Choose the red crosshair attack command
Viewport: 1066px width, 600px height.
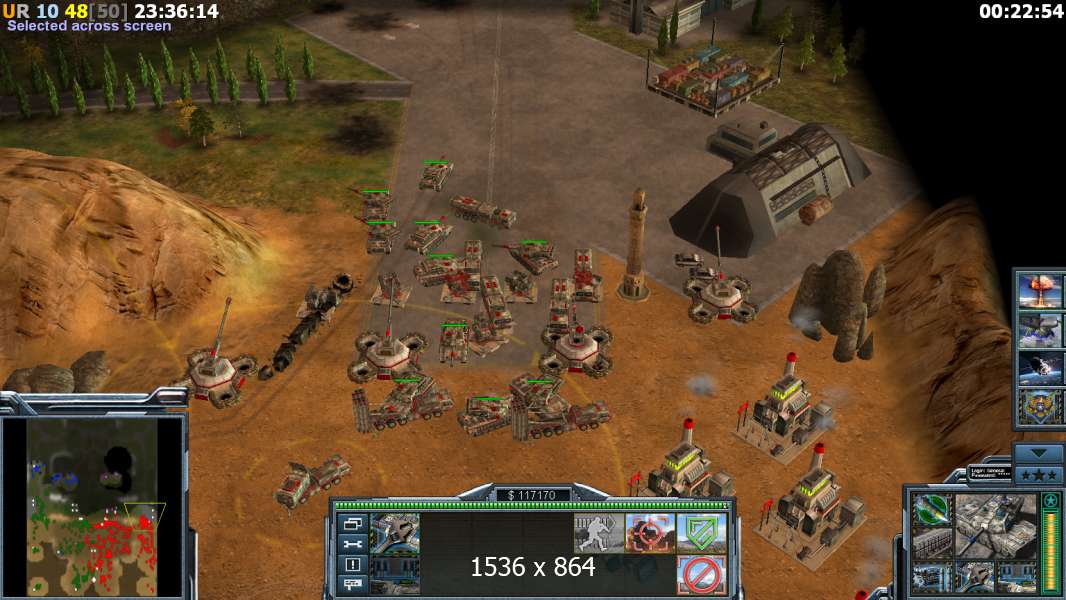pos(650,533)
